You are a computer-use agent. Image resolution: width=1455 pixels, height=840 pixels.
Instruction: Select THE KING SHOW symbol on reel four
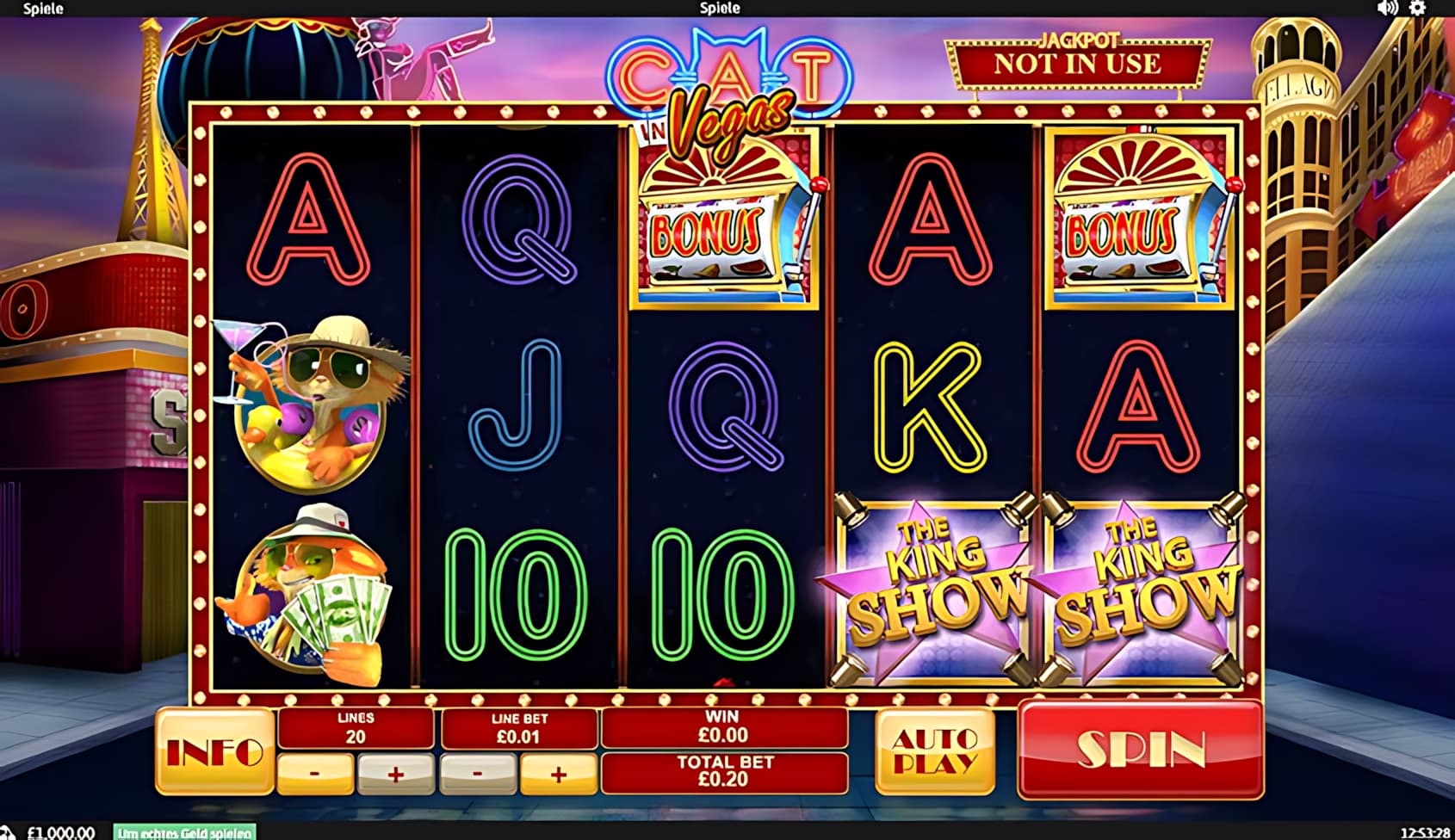click(x=931, y=585)
